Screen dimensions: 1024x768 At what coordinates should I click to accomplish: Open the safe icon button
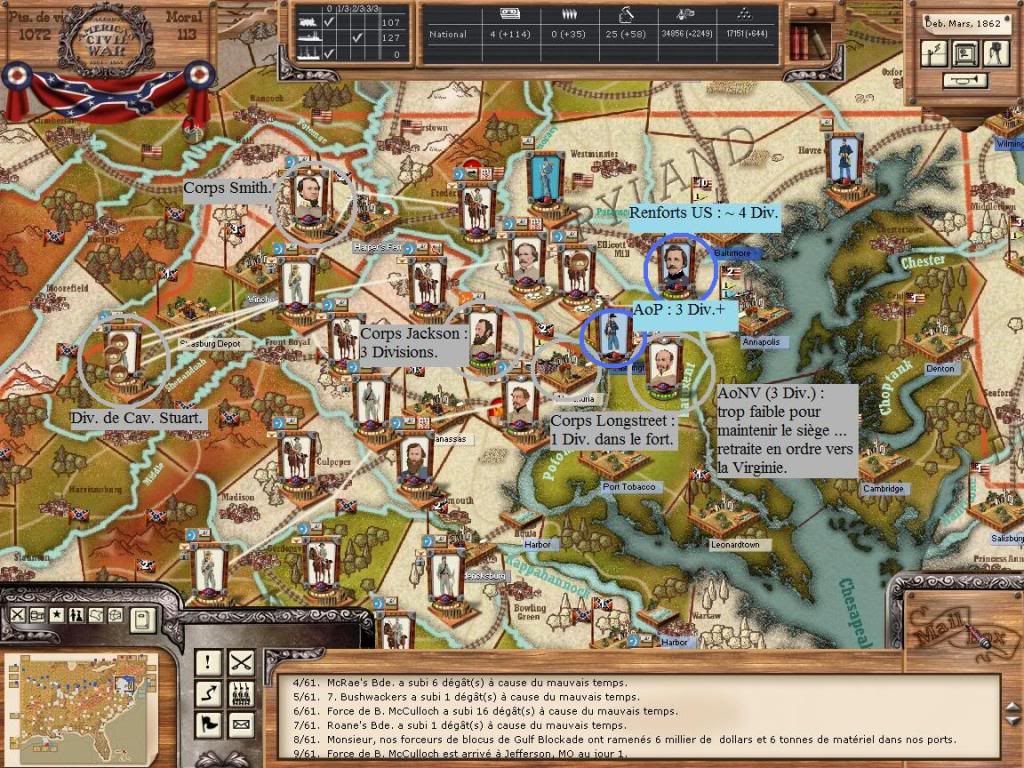[x=966, y=53]
